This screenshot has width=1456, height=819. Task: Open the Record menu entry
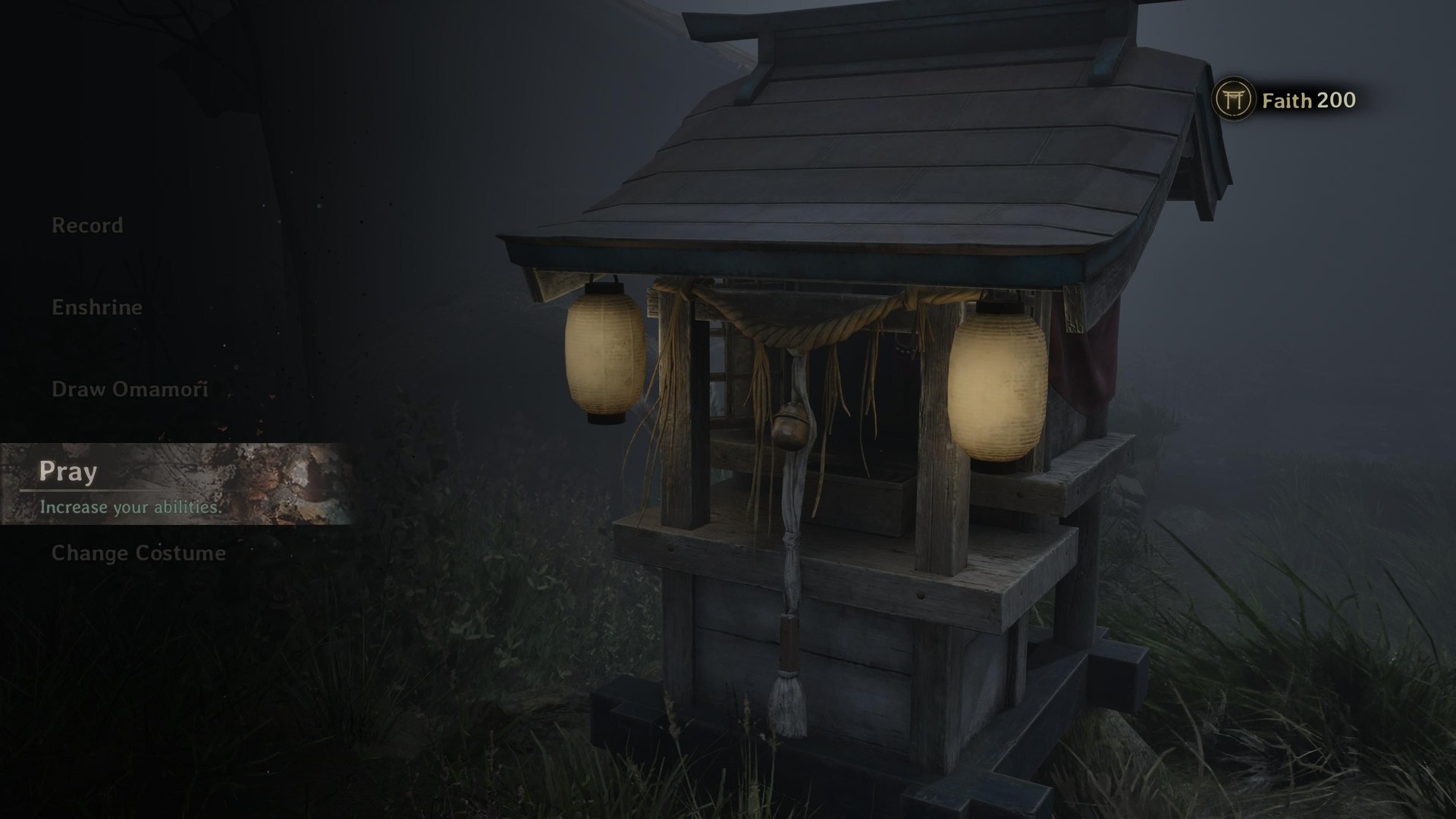[87, 225]
